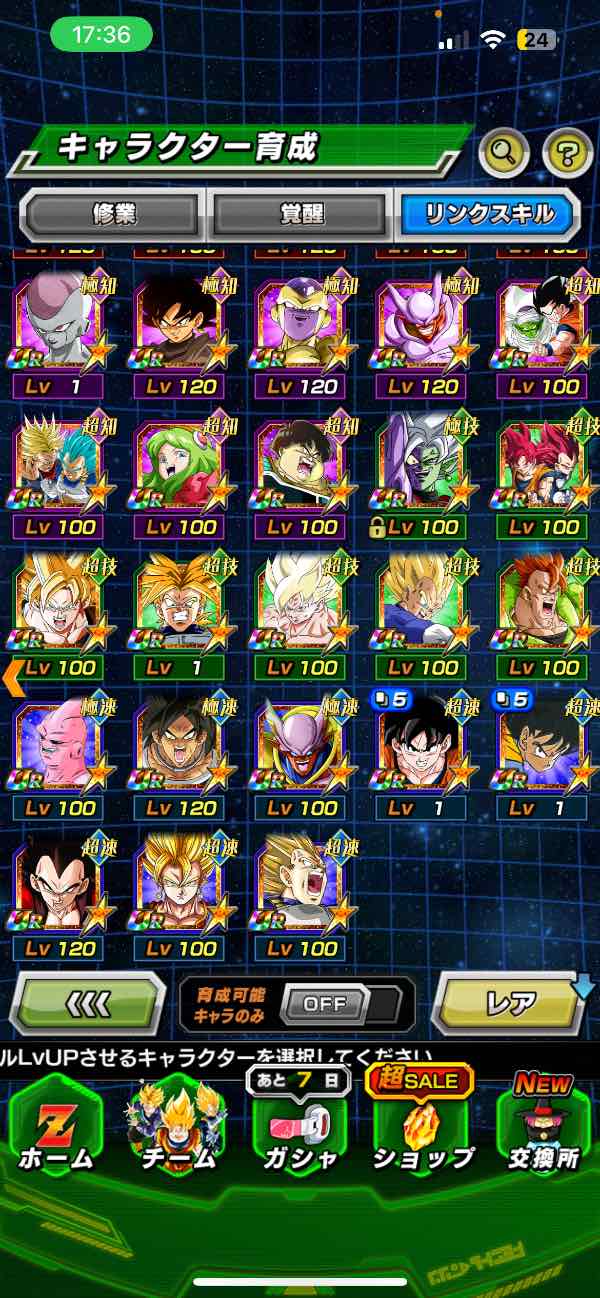Select the red-mohawk Android 16 card
The image size is (600, 1298).
[x=542, y=607]
